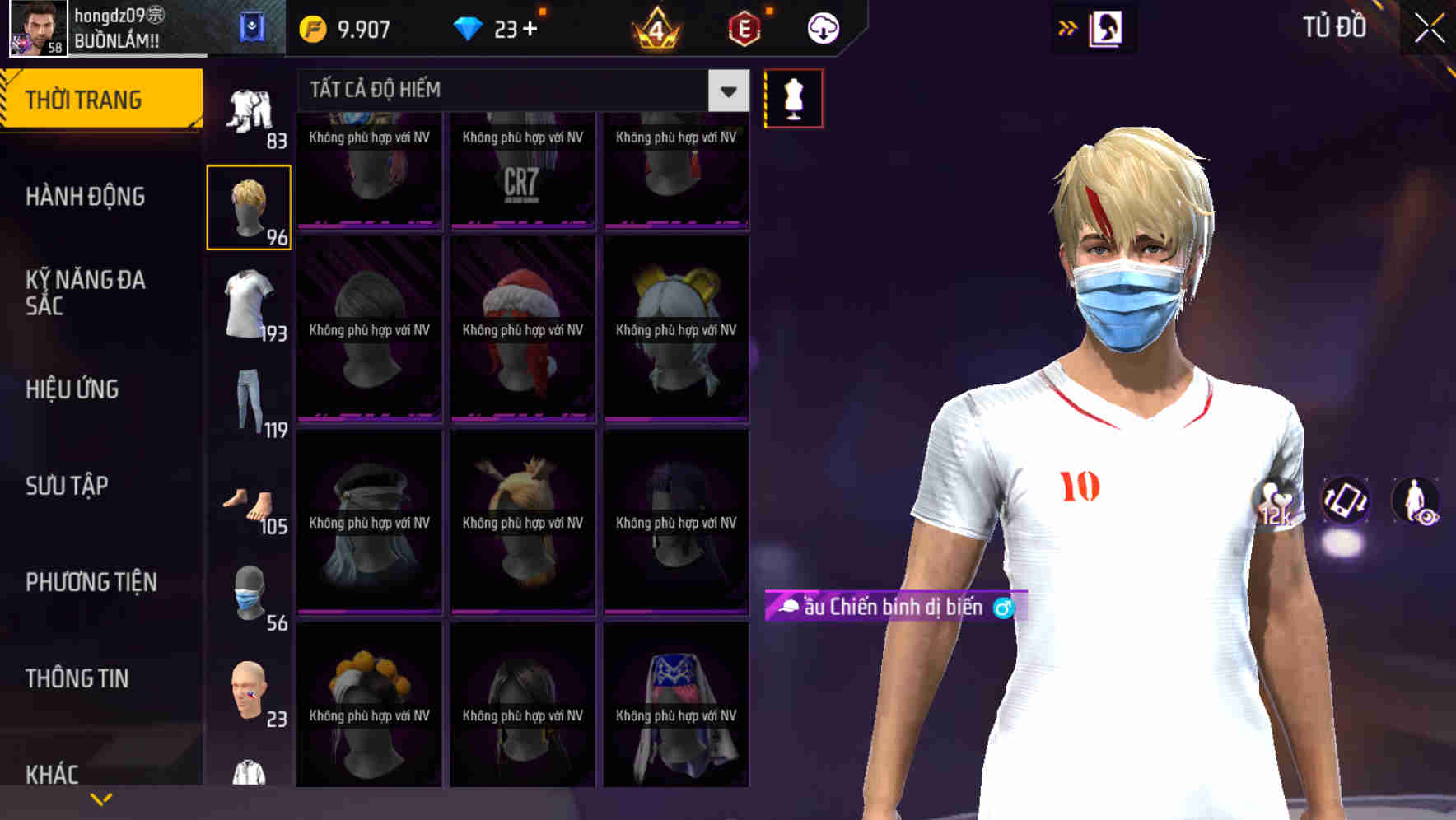The height and width of the screenshot is (820, 1456).
Task: Open the shirt category showing 193 items
Action: [249, 305]
